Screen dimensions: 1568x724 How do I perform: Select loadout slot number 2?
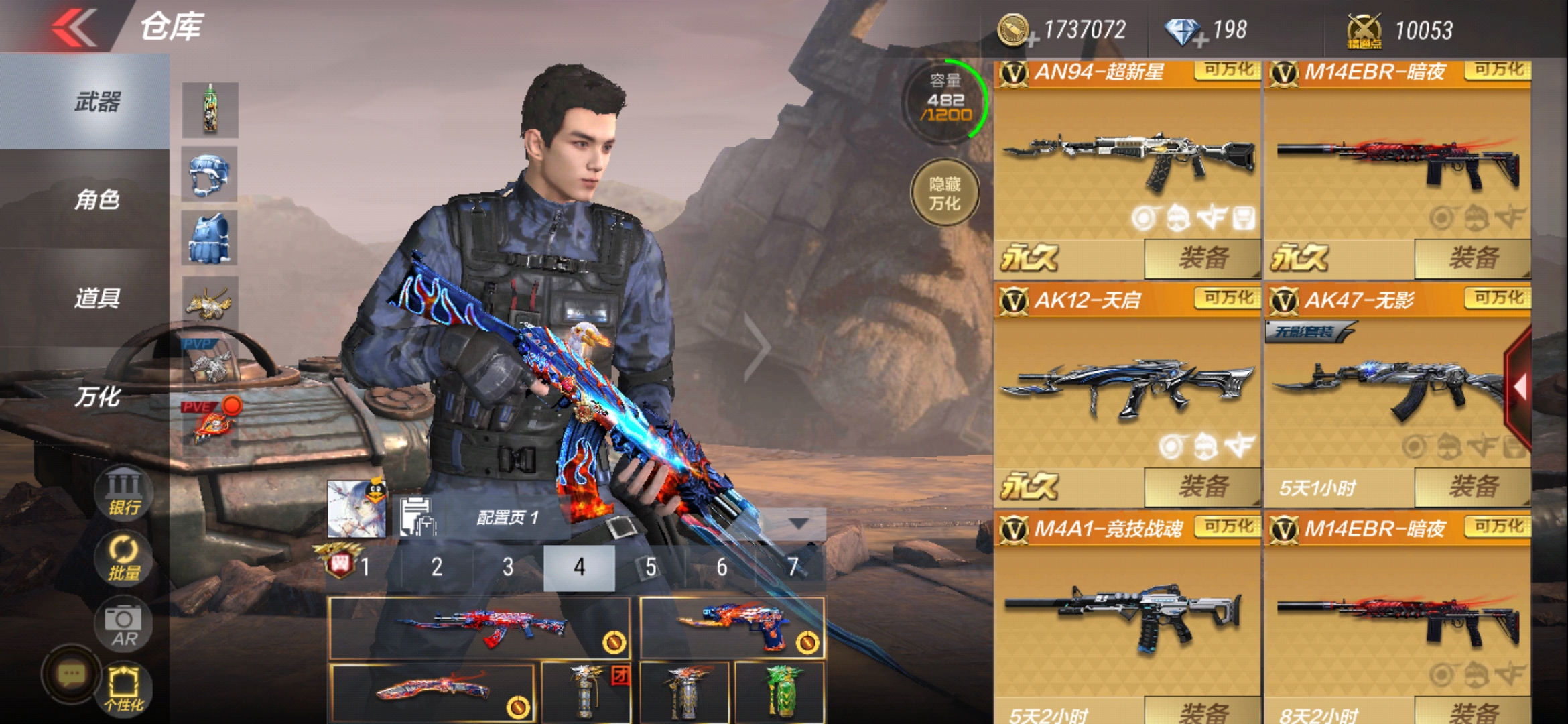[x=437, y=568]
